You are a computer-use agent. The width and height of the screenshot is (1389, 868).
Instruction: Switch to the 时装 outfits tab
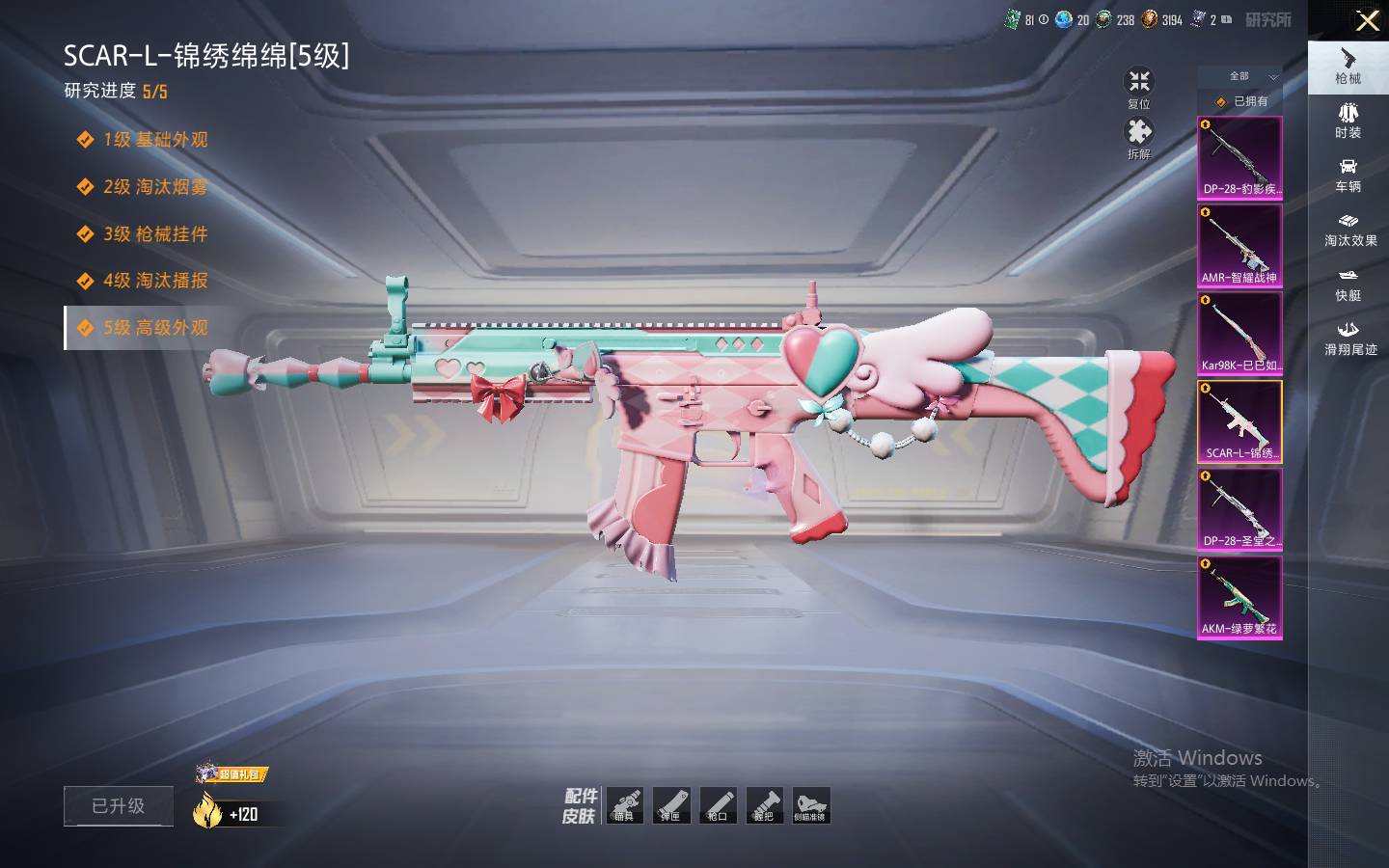1348,121
